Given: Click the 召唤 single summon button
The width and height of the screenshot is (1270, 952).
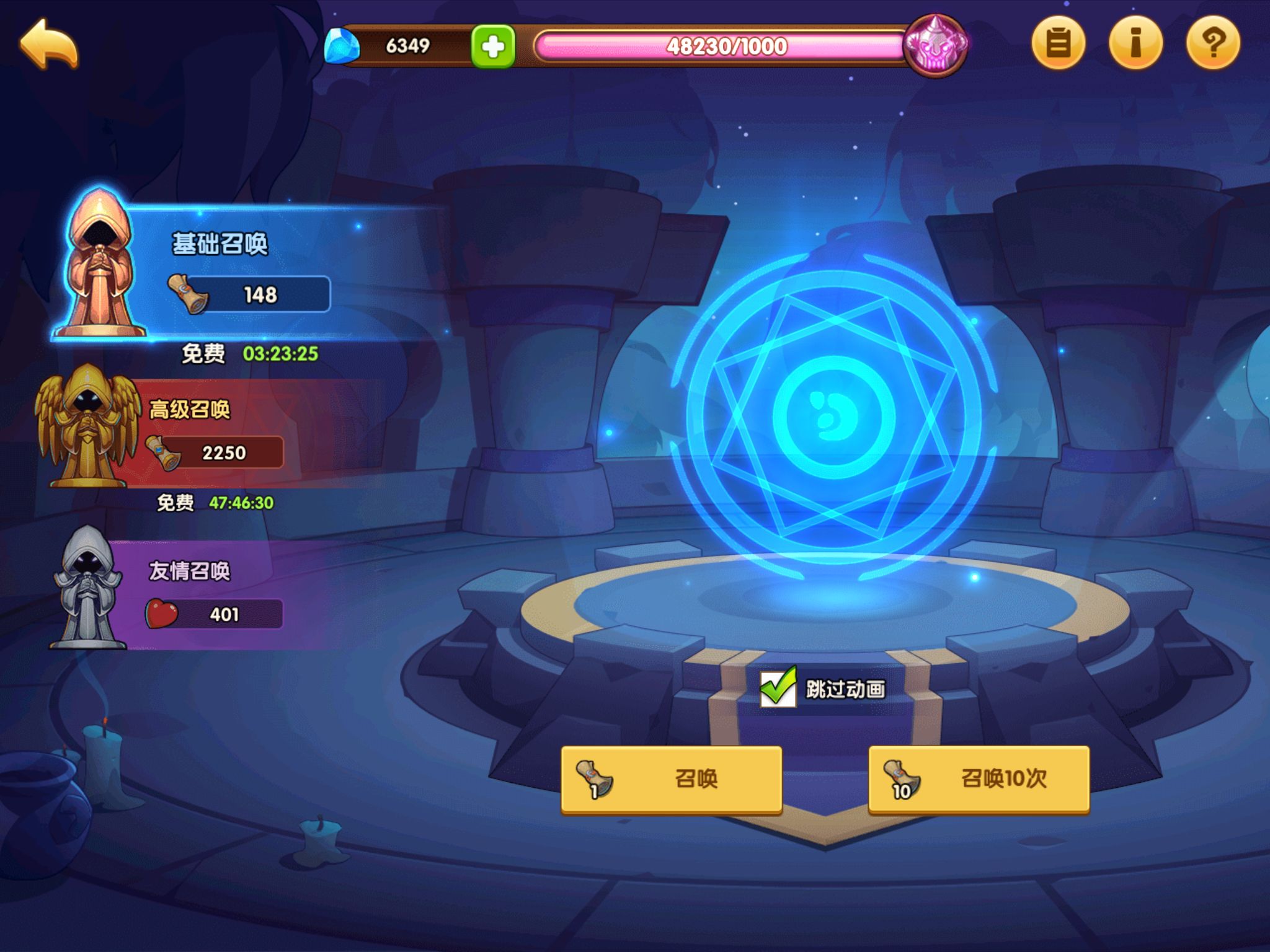Looking at the screenshot, I should coord(671,779).
